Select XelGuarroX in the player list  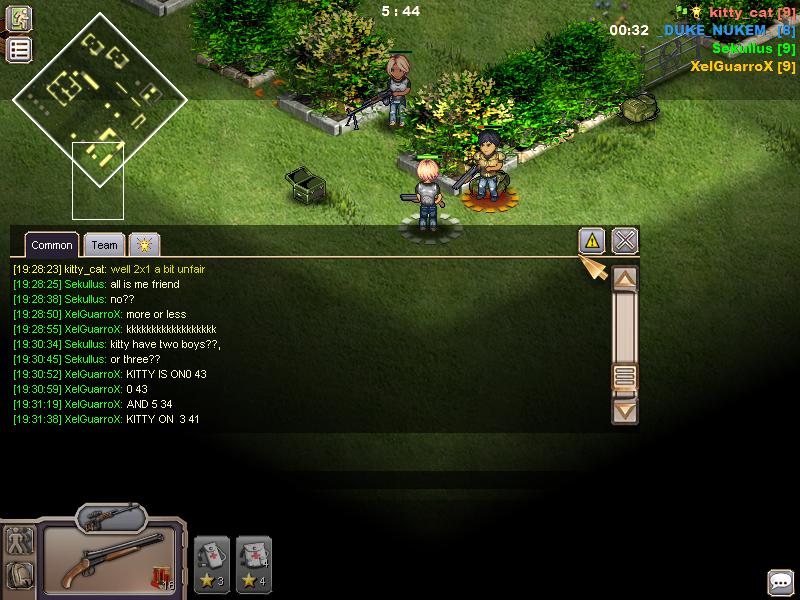[x=742, y=67]
